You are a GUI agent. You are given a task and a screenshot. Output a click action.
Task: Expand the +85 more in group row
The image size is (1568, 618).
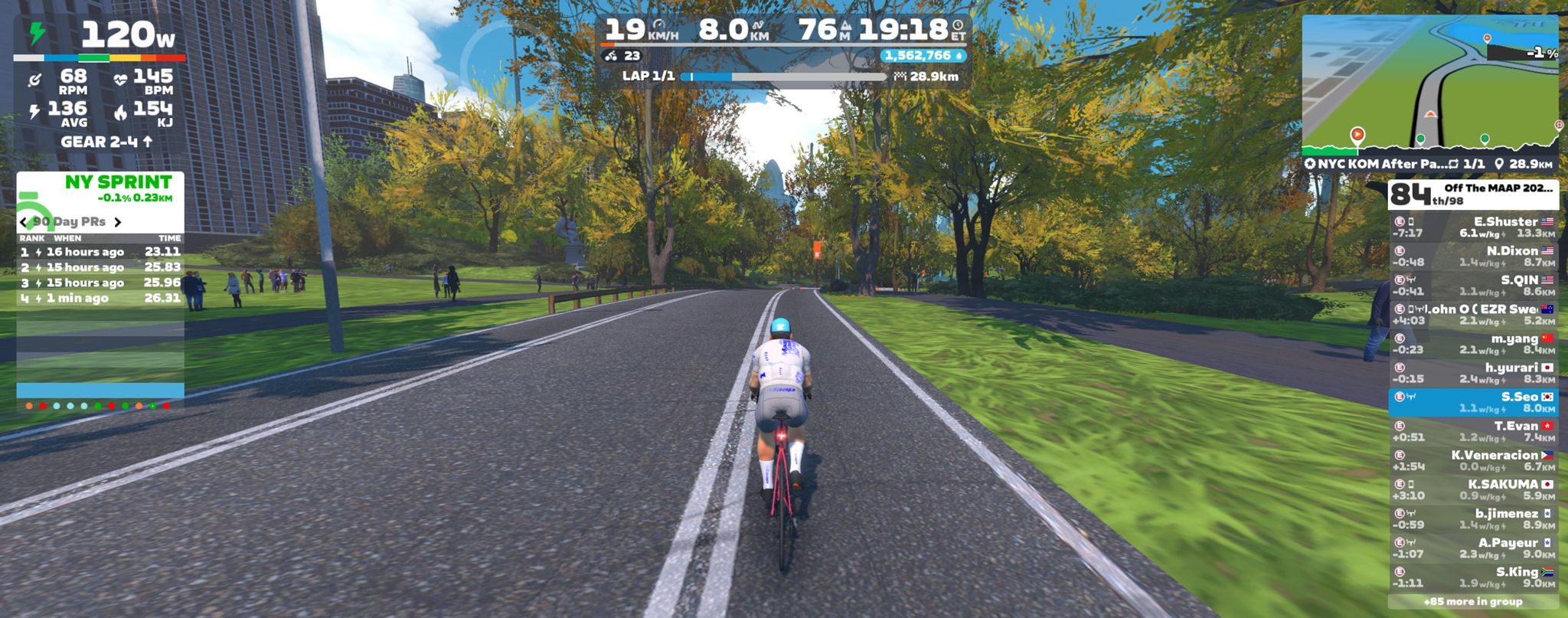click(1472, 602)
